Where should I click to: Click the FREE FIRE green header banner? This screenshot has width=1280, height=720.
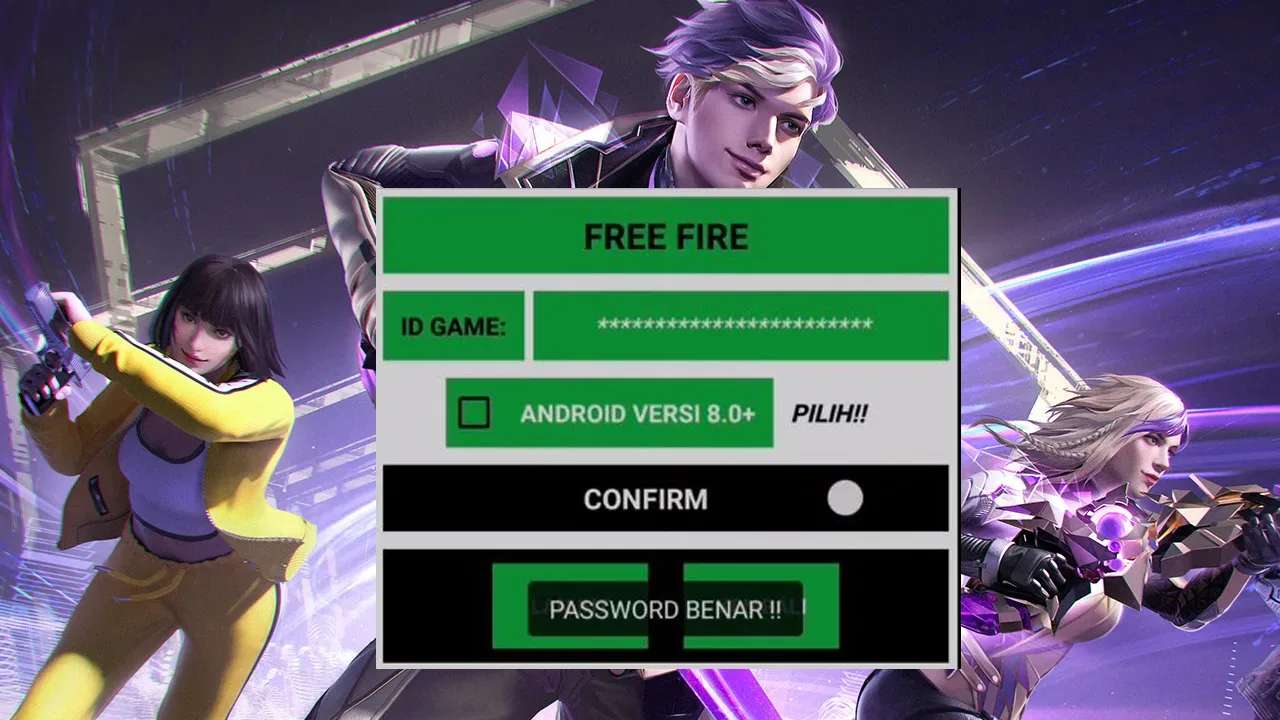(665, 237)
